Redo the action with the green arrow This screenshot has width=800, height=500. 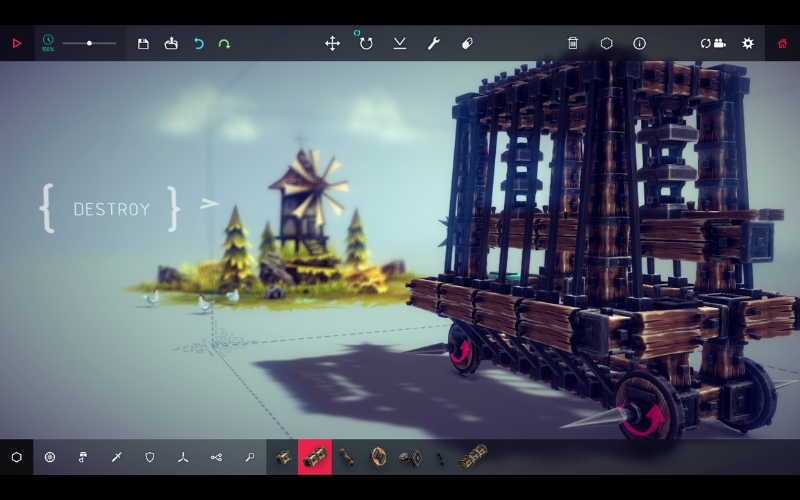(224, 43)
